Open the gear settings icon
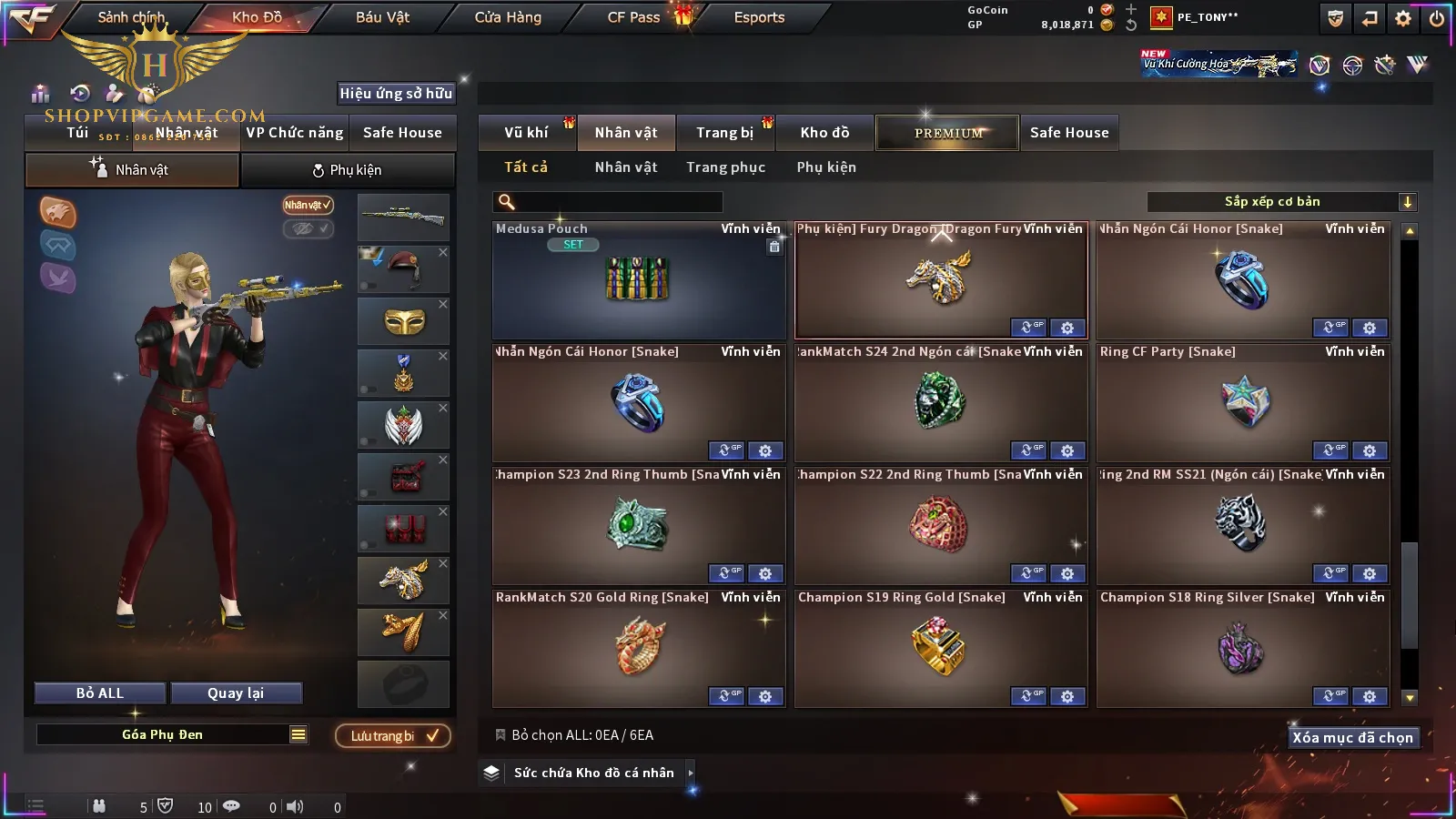This screenshot has height=819, width=1456. [x=1403, y=18]
